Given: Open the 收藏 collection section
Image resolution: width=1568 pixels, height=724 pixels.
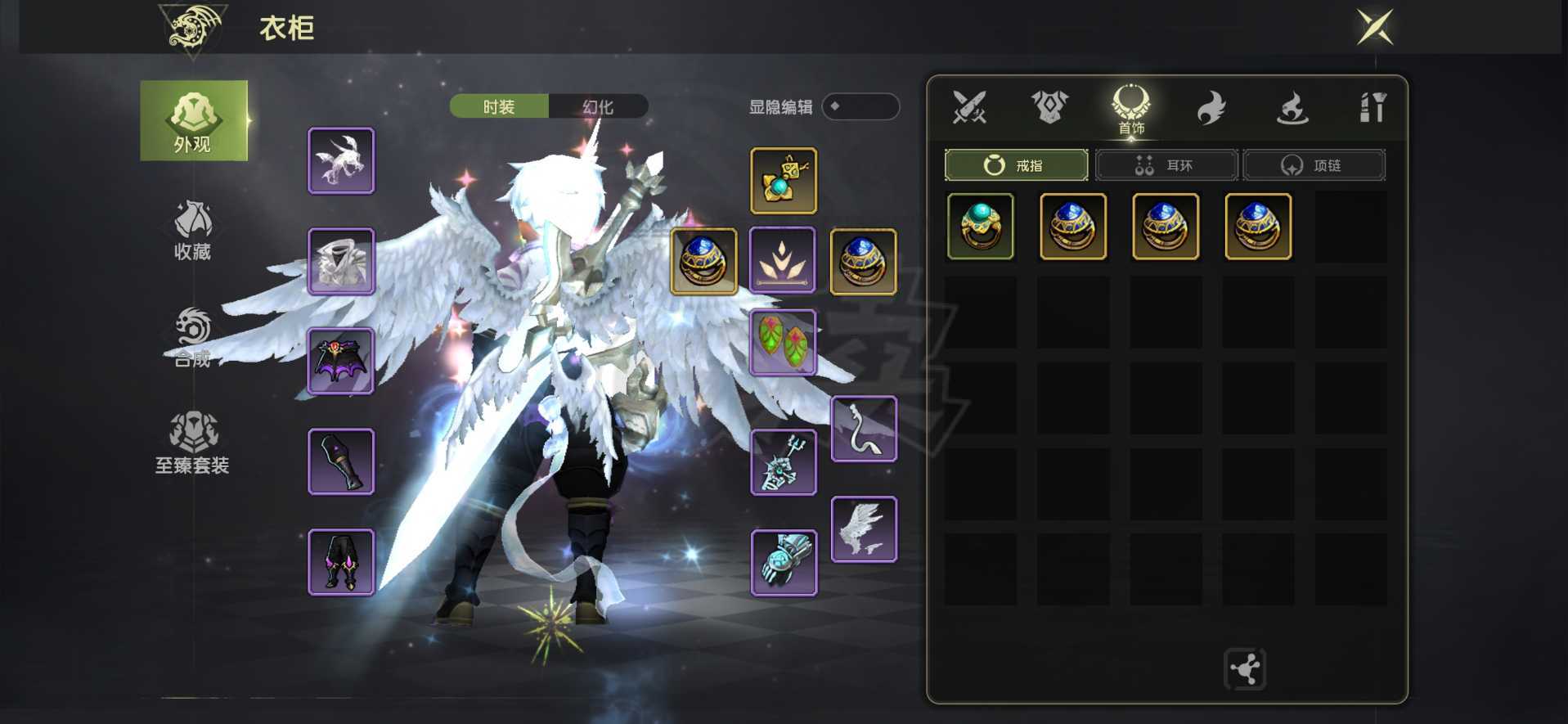Looking at the screenshot, I should [193, 231].
